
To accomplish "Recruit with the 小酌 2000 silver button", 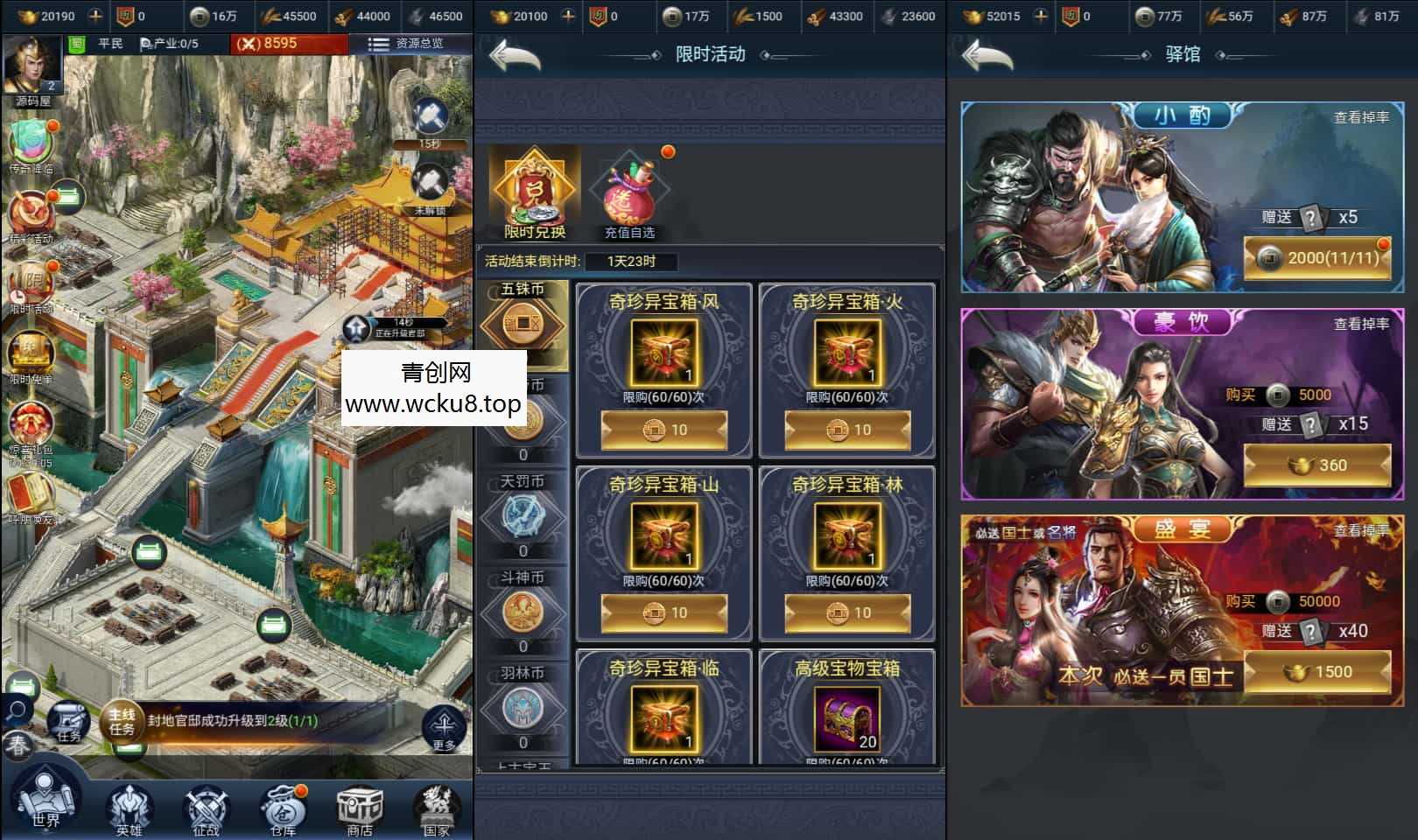I will coord(1316,258).
